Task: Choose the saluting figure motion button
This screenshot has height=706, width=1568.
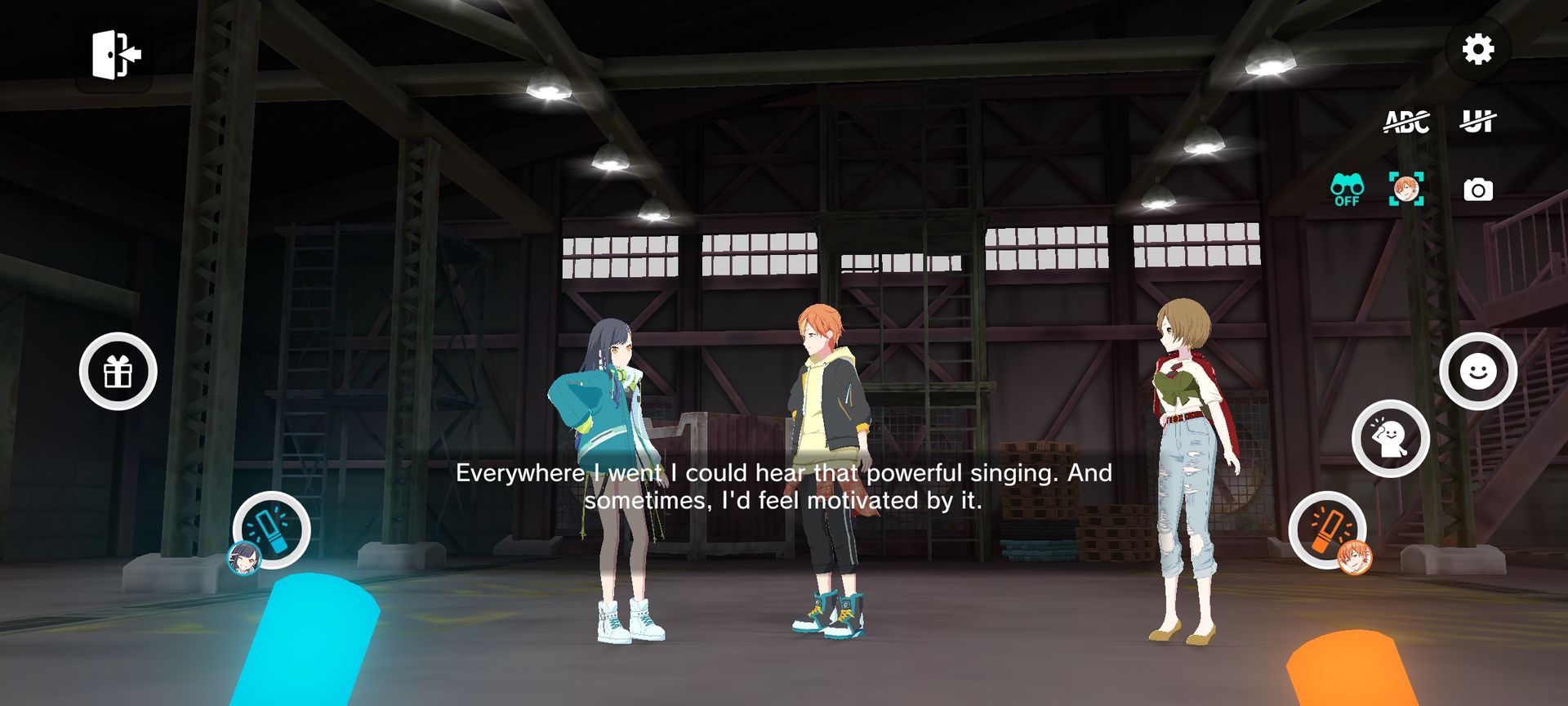Action: click(1390, 439)
